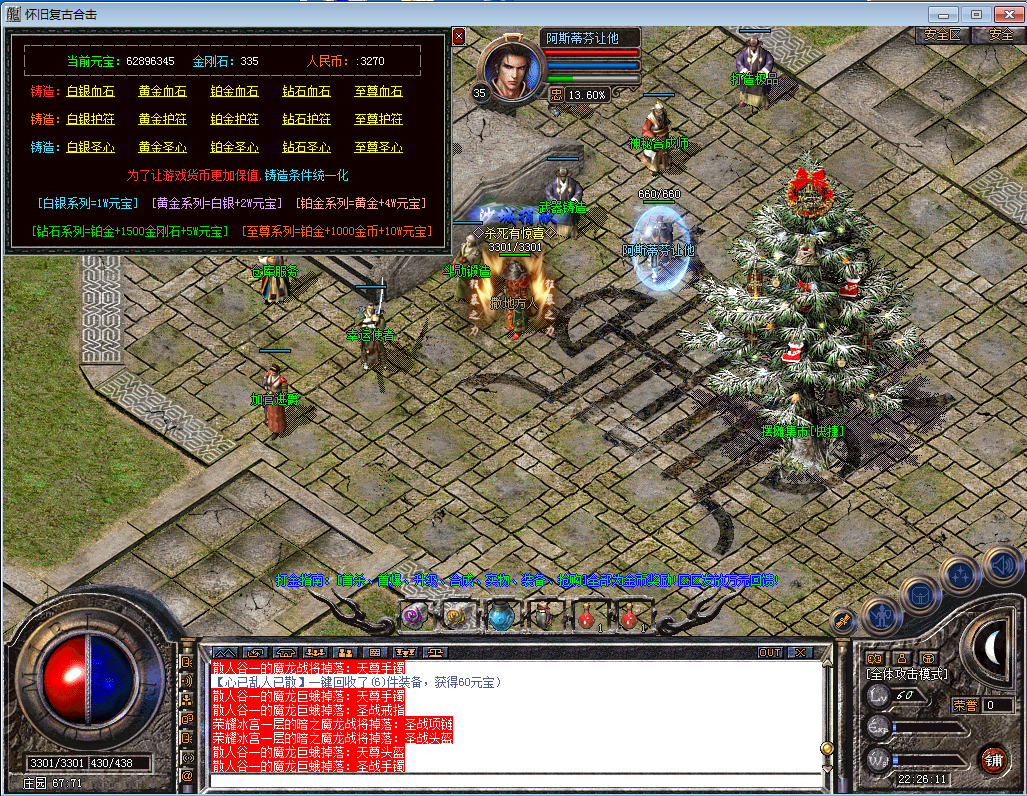
Task: Toggle the 全体攻击模式 attack mode label
Action: [x=906, y=675]
